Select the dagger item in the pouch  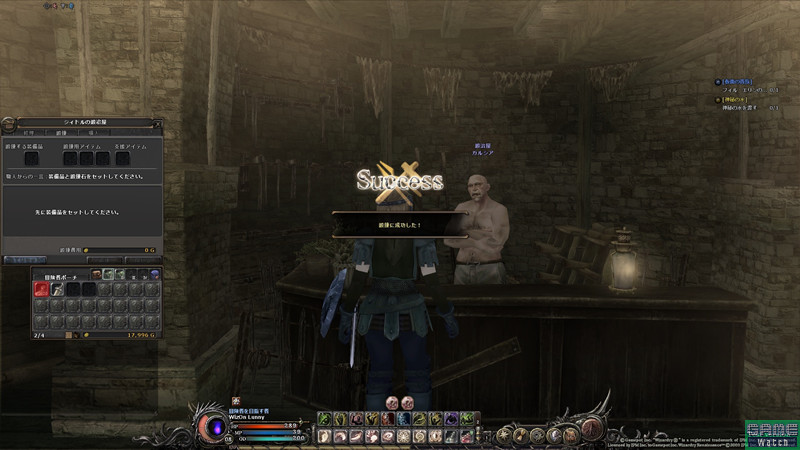pyautogui.click(x=58, y=288)
